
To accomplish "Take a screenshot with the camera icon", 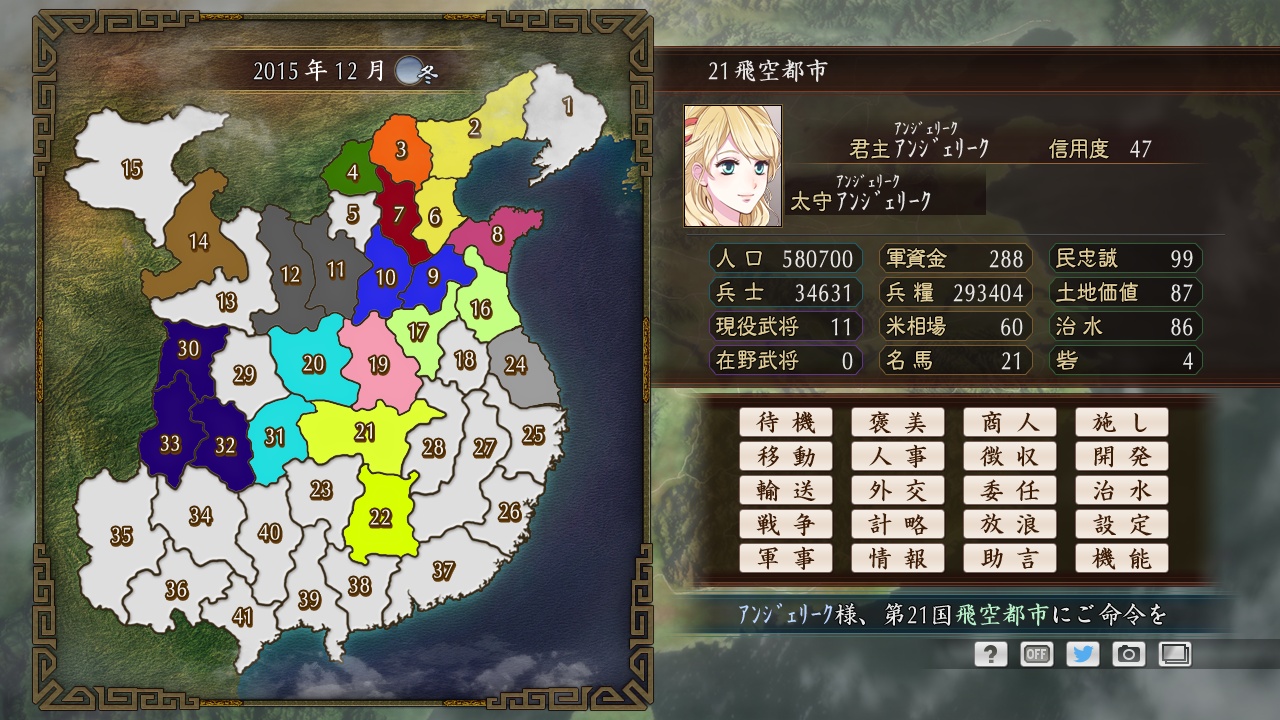I will click(1130, 654).
